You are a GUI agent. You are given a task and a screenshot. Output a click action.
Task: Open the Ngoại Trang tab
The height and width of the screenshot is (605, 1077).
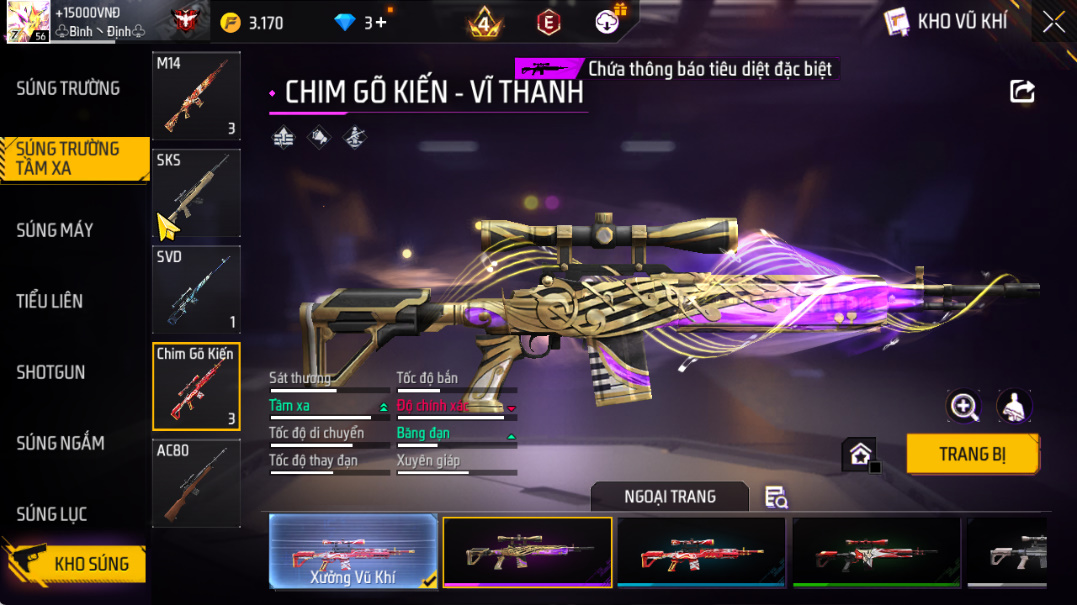pos(669,497)
